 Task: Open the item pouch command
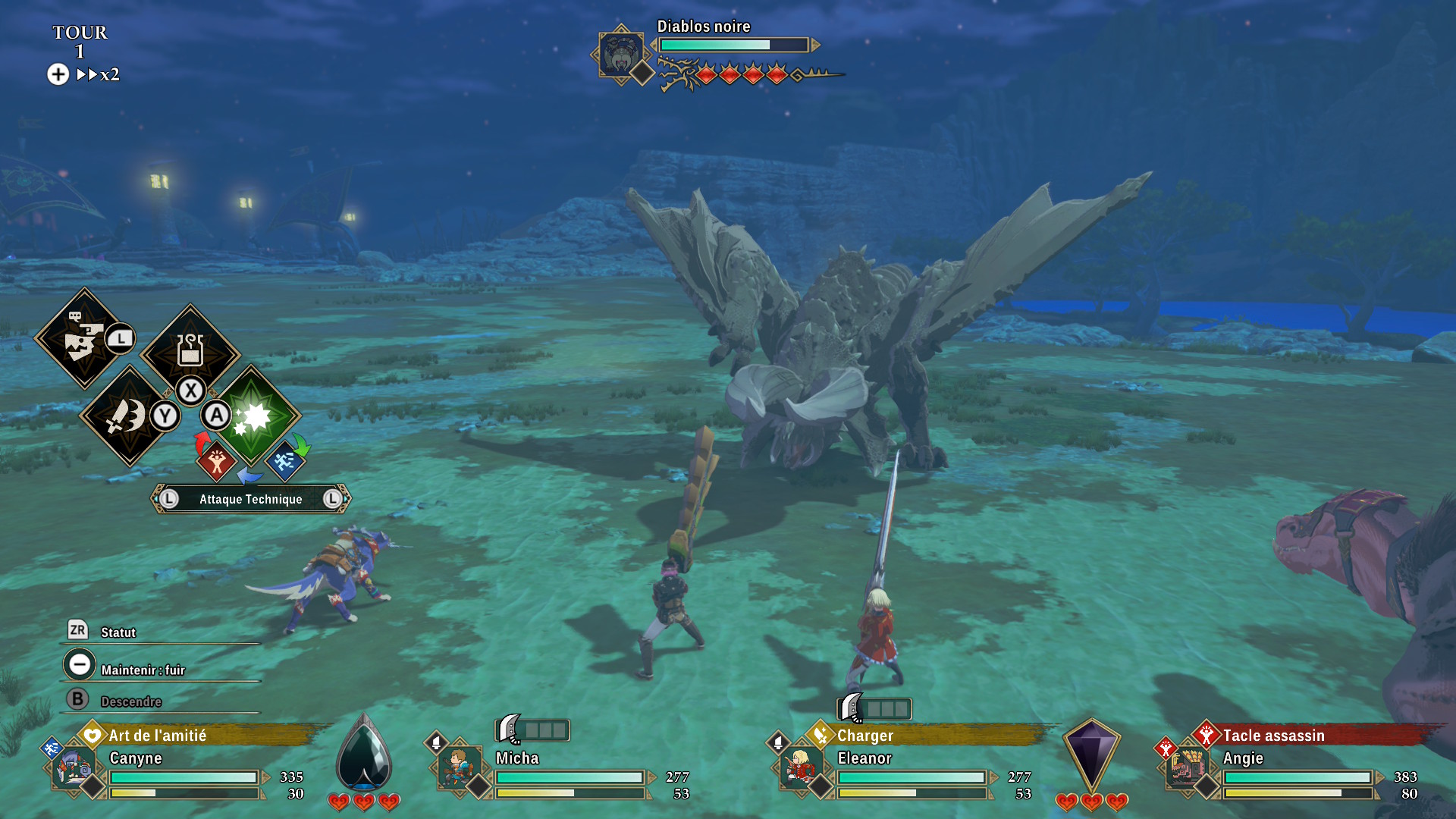(x=190, y=350)
